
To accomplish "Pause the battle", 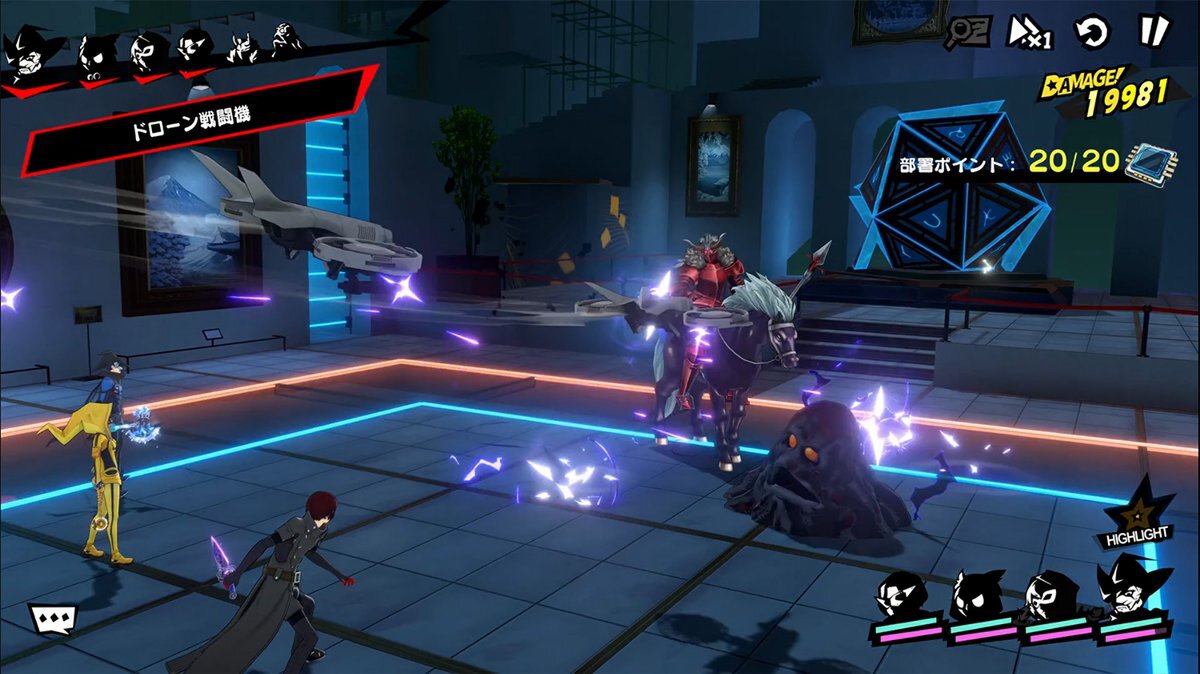I will click(1152, 31).
